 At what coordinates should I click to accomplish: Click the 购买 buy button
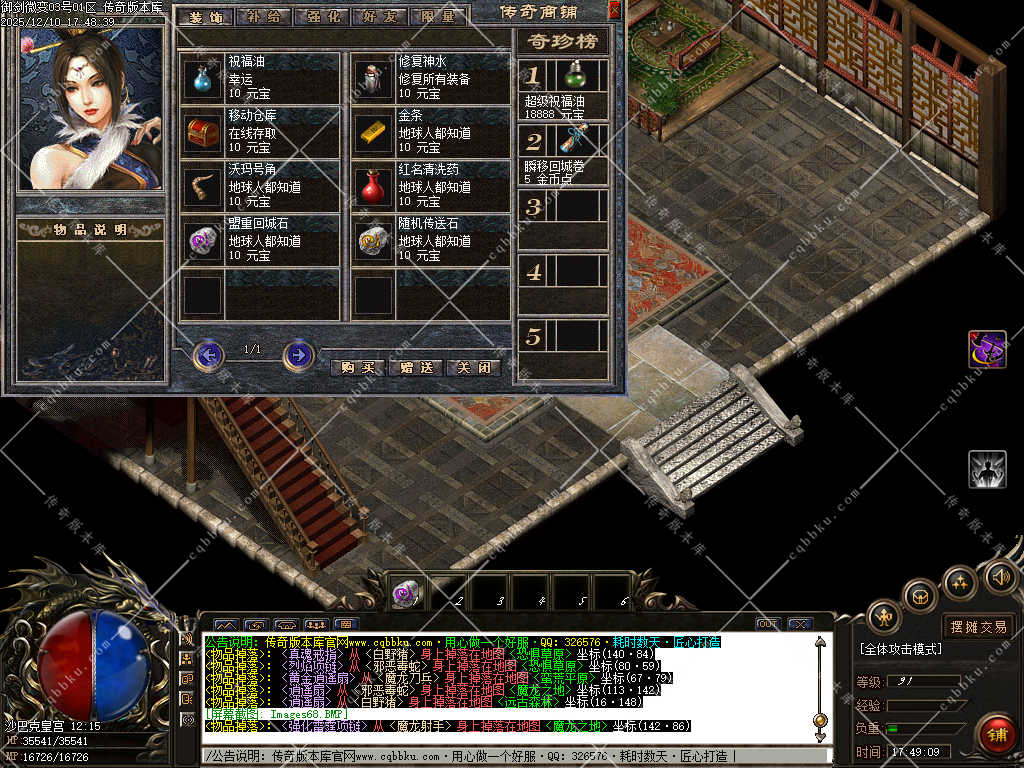click(357, 367)
